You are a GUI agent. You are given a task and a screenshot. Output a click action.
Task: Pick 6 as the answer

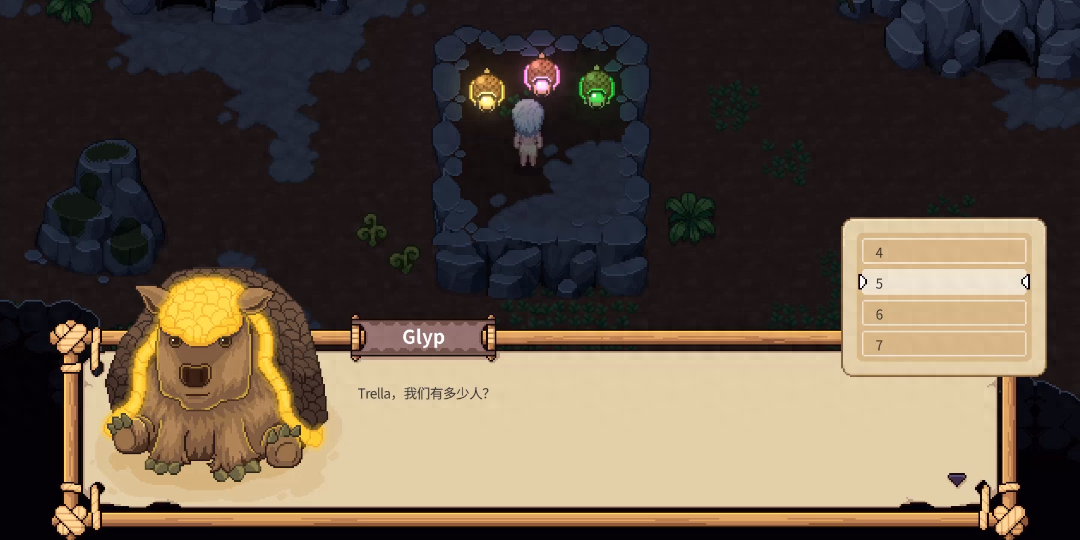[944, 314]
